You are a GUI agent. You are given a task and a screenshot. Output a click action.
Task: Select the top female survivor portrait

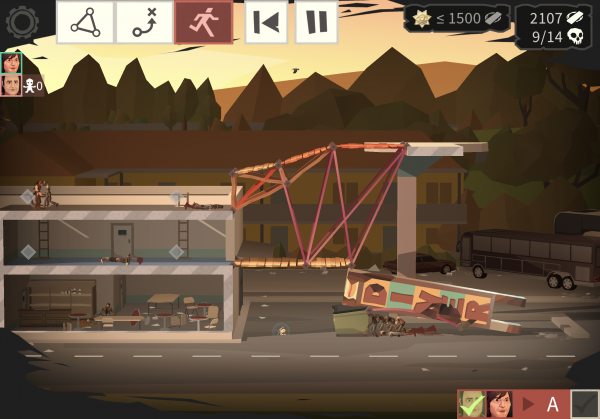(x=12, y=63)
